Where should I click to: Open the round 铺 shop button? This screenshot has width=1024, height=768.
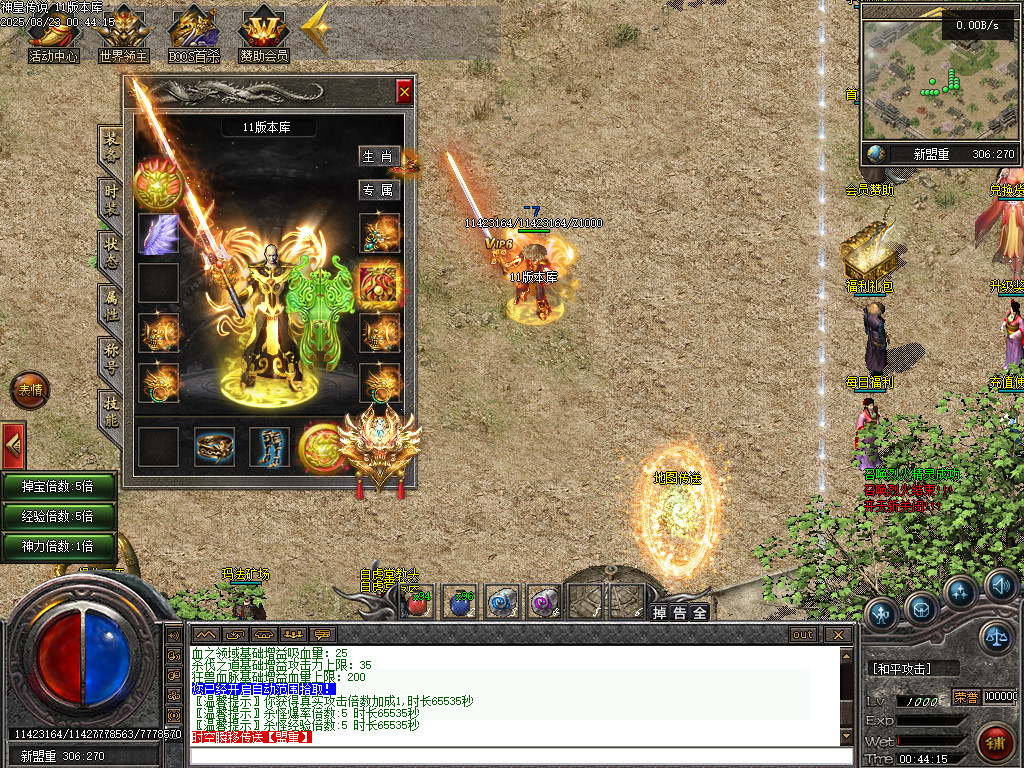tap(994, 743)
